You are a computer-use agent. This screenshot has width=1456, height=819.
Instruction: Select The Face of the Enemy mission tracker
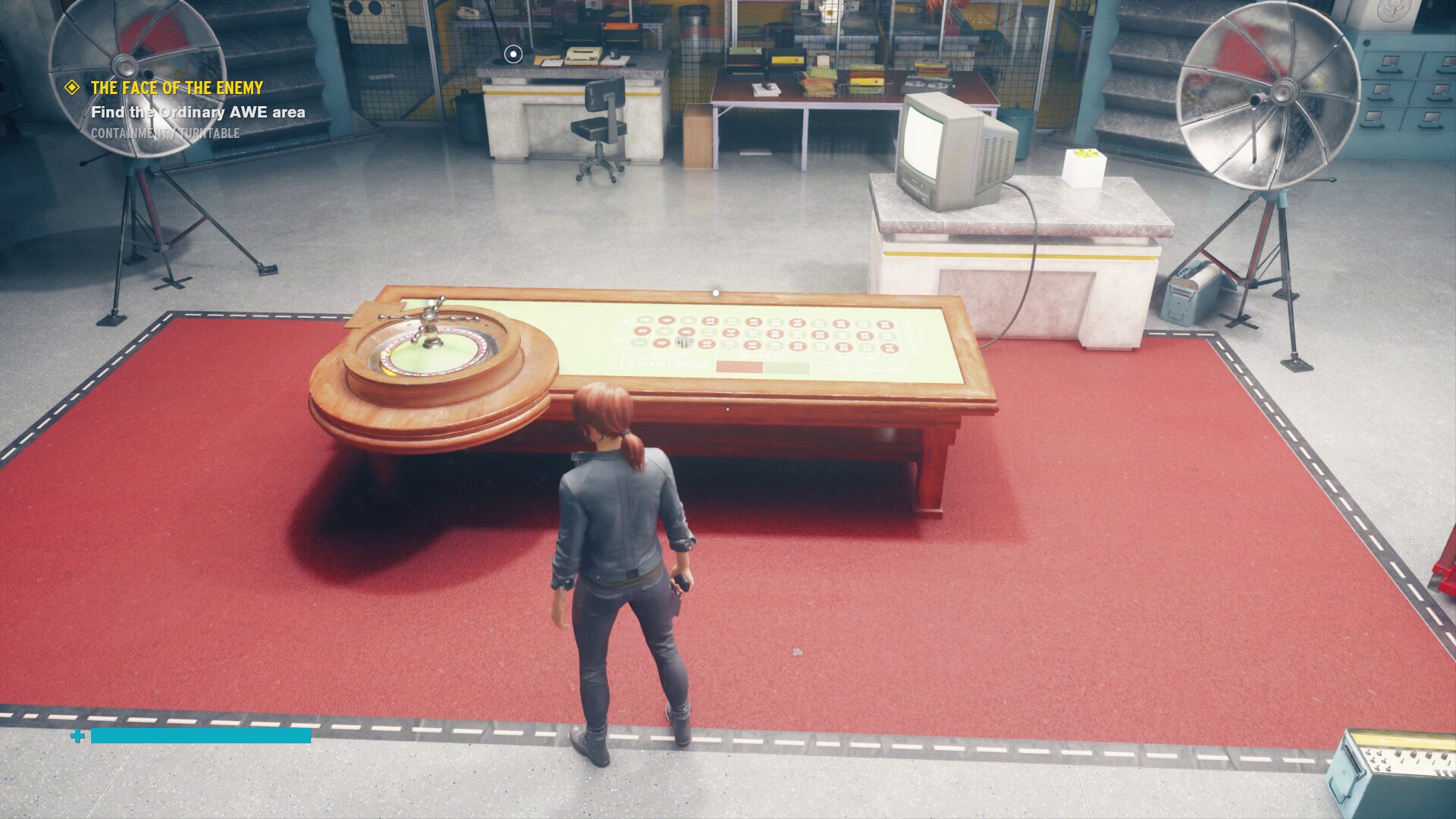click(x=177, y=88)
